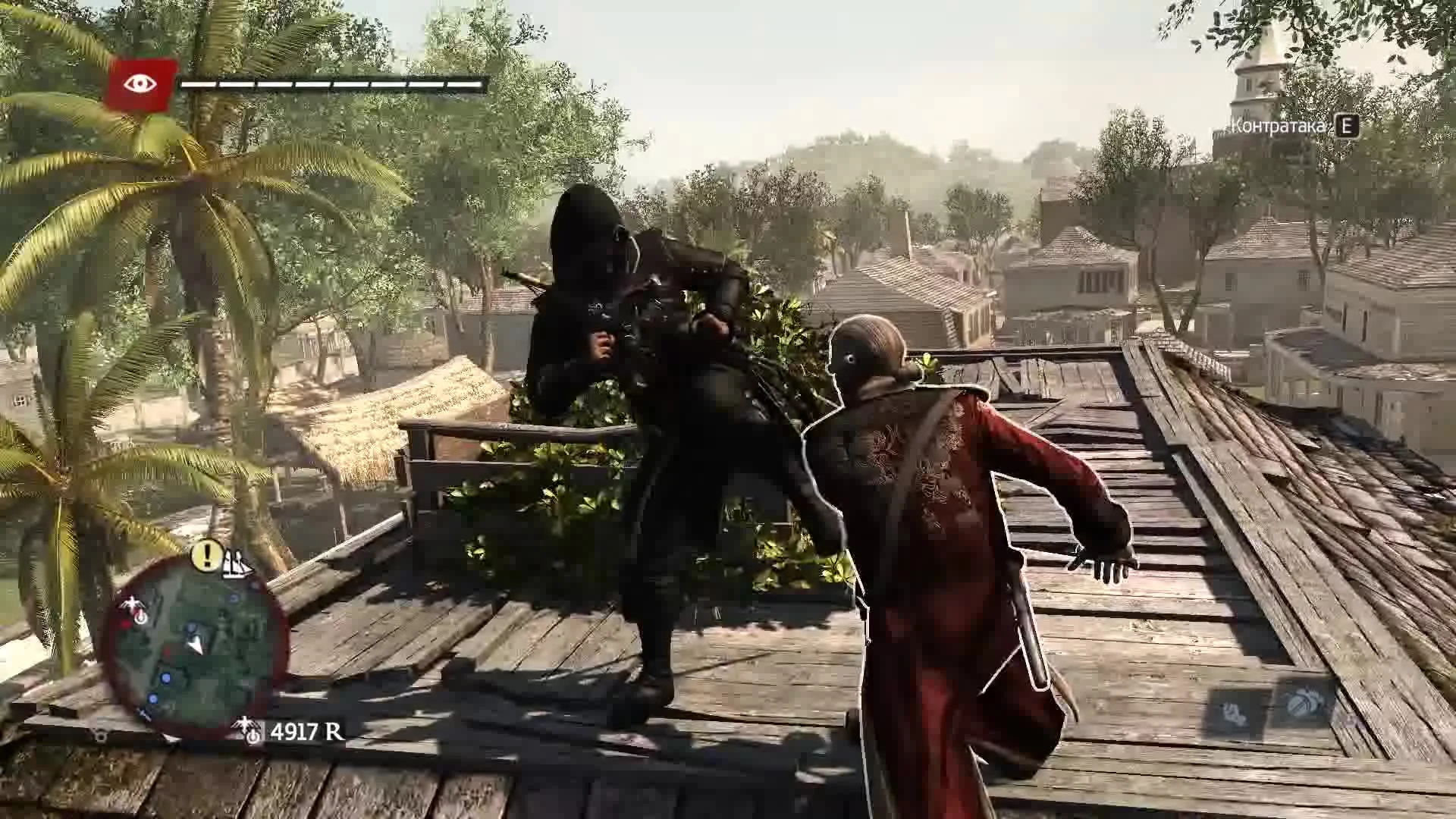Toggle the red enemy dot on the minimap

click(126, 623)
